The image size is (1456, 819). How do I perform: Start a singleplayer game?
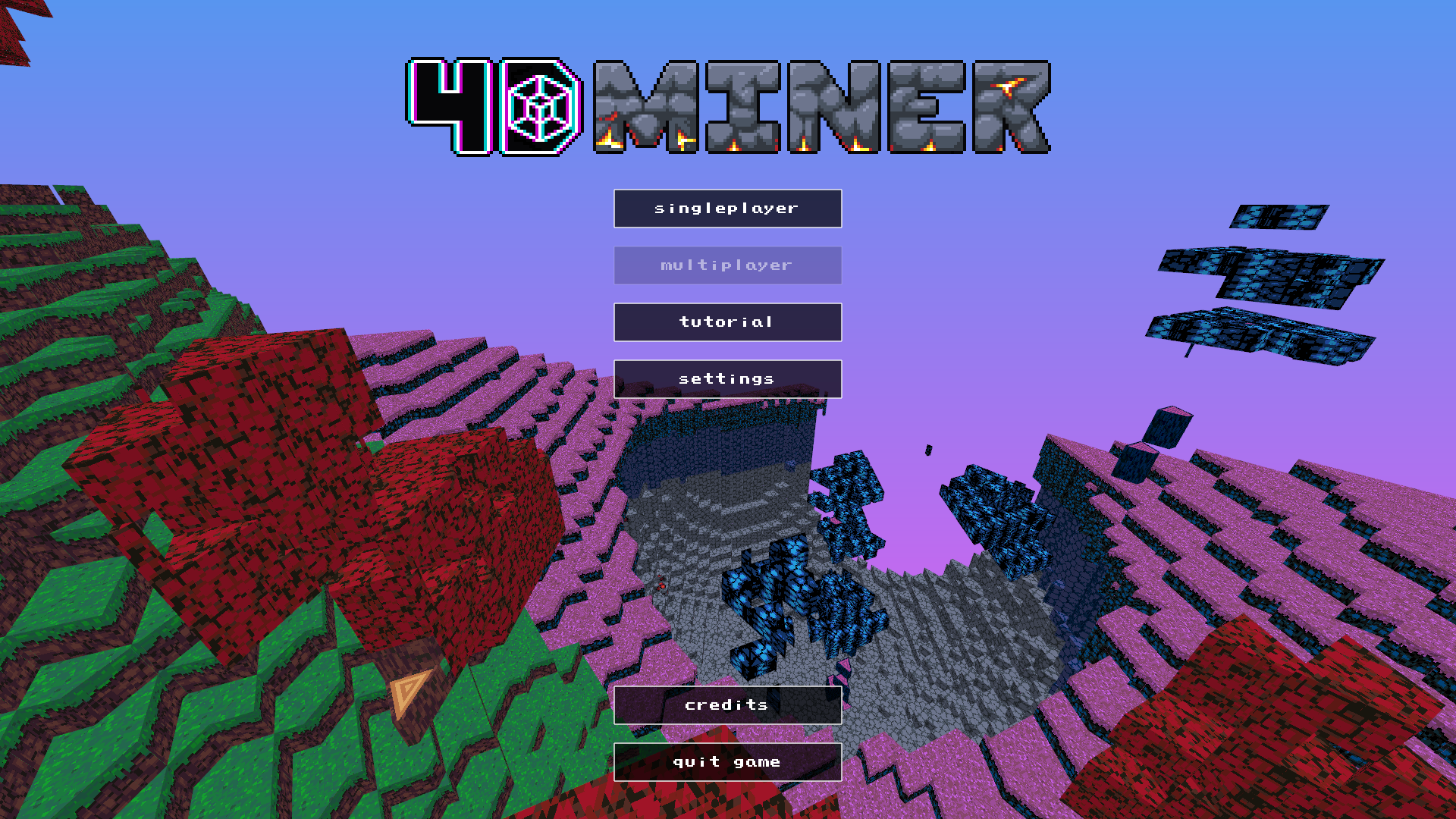[727, 208]
